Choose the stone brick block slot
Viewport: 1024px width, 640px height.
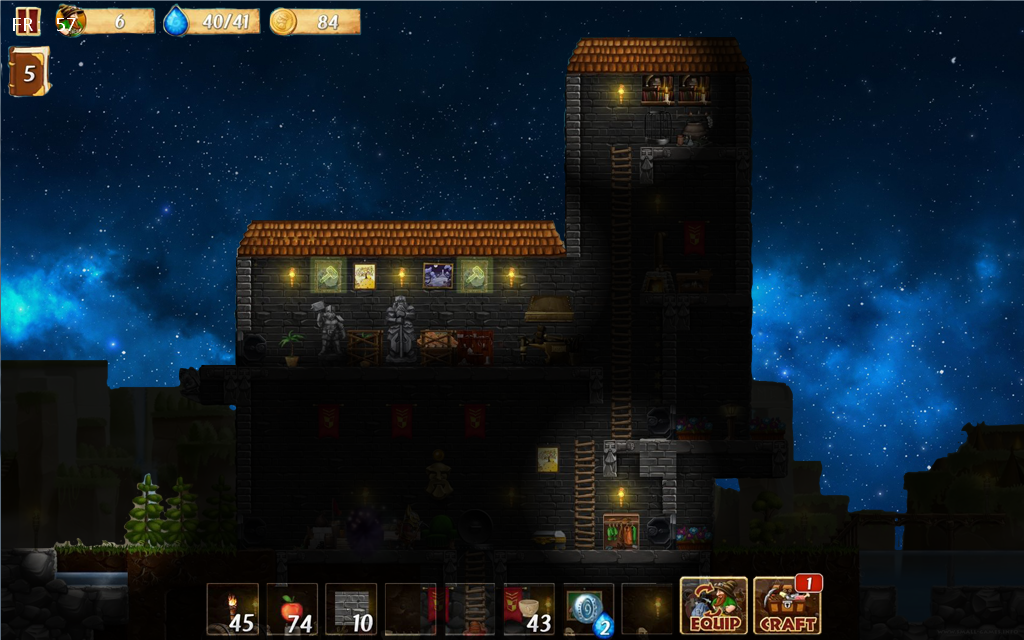351,608
